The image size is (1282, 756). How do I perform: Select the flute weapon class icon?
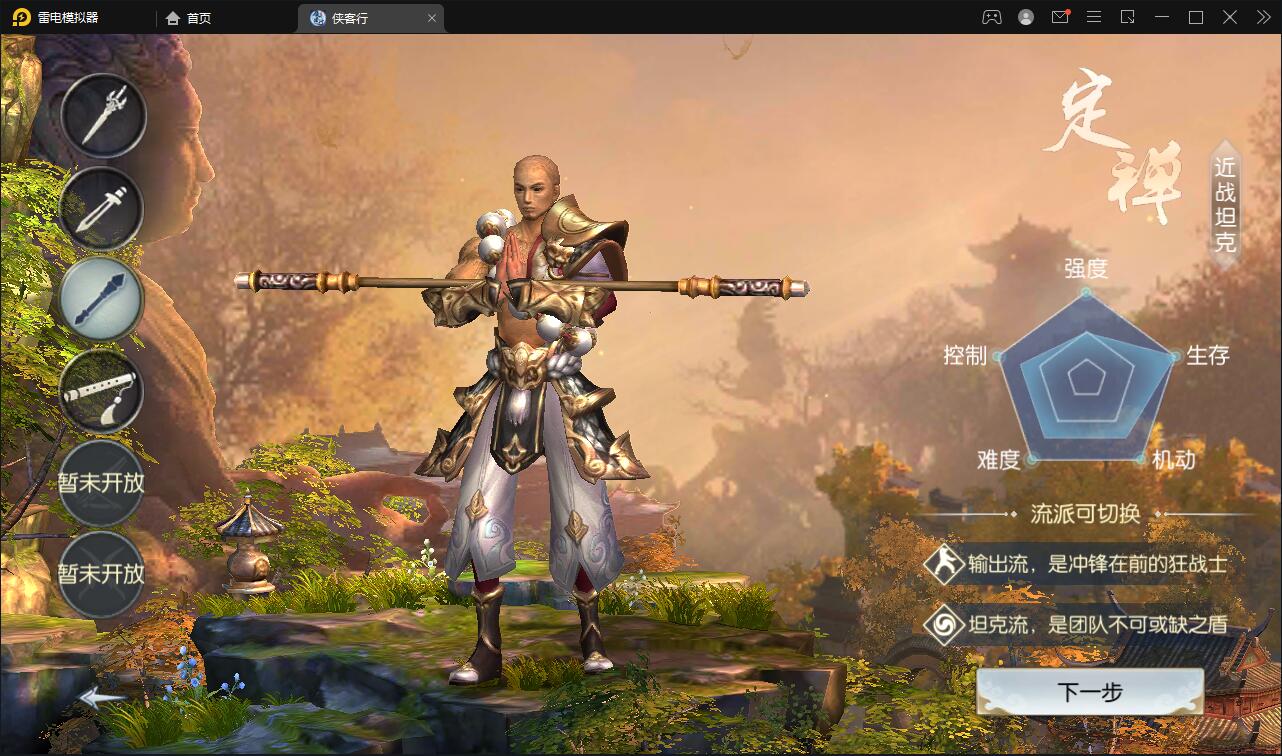coord(103,391)
